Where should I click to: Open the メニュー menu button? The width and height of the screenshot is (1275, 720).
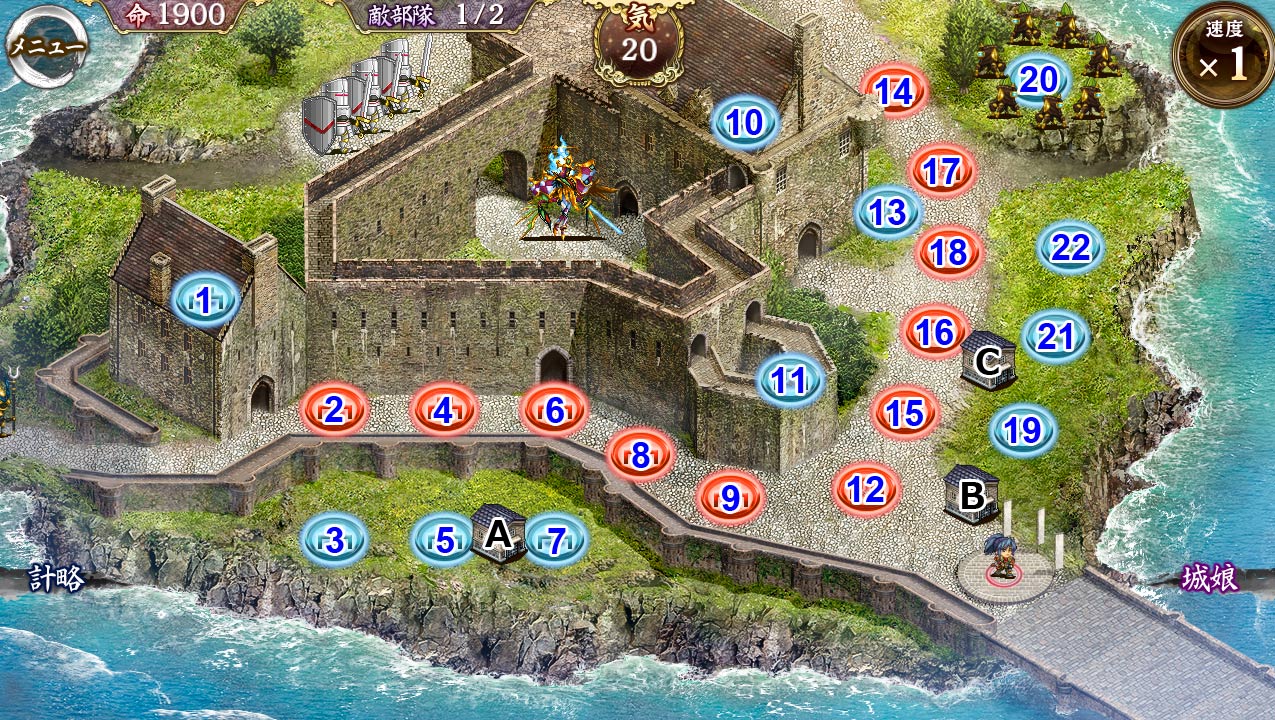point(46,47)
